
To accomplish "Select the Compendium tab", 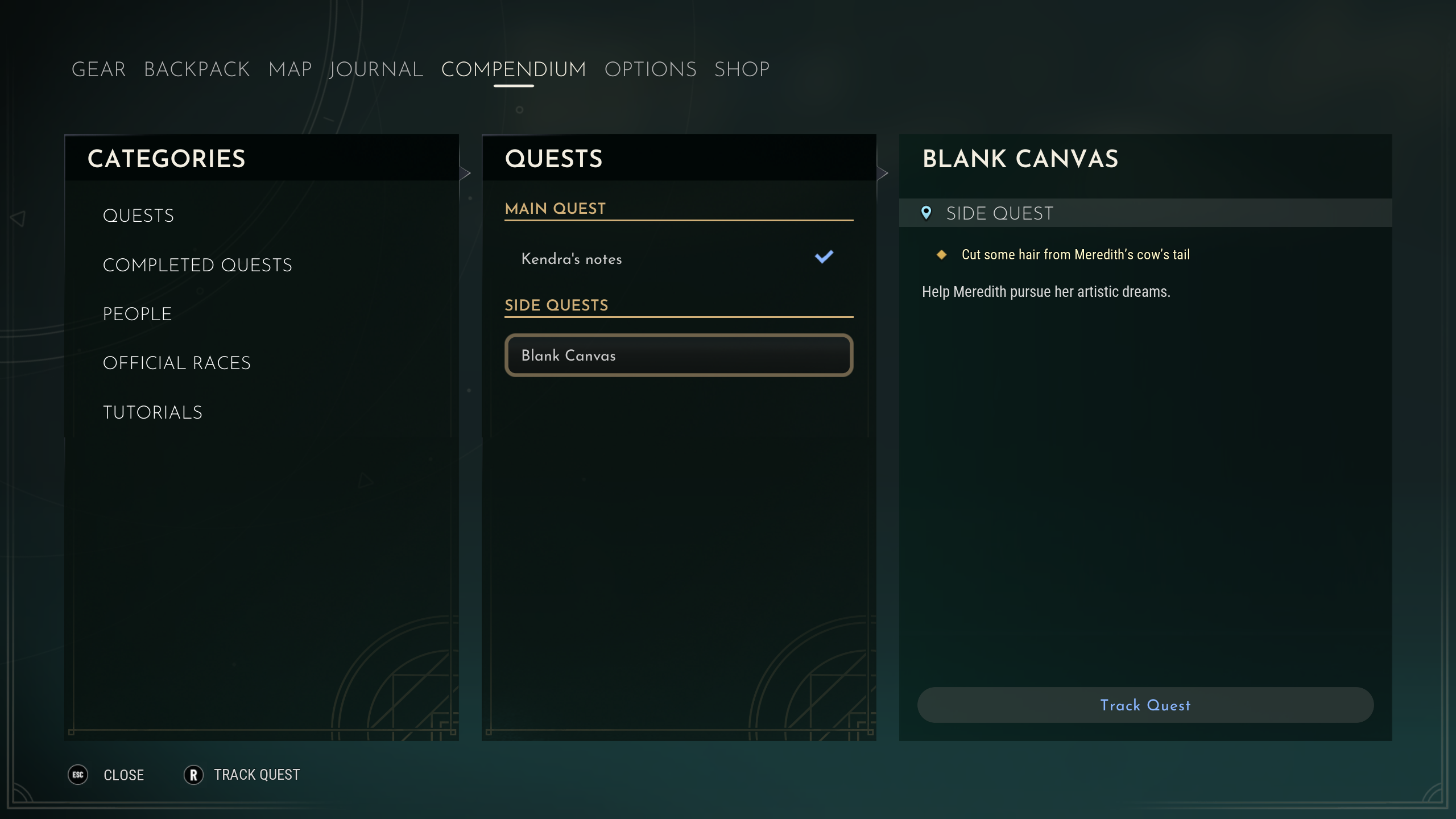I will click(514, 69).
